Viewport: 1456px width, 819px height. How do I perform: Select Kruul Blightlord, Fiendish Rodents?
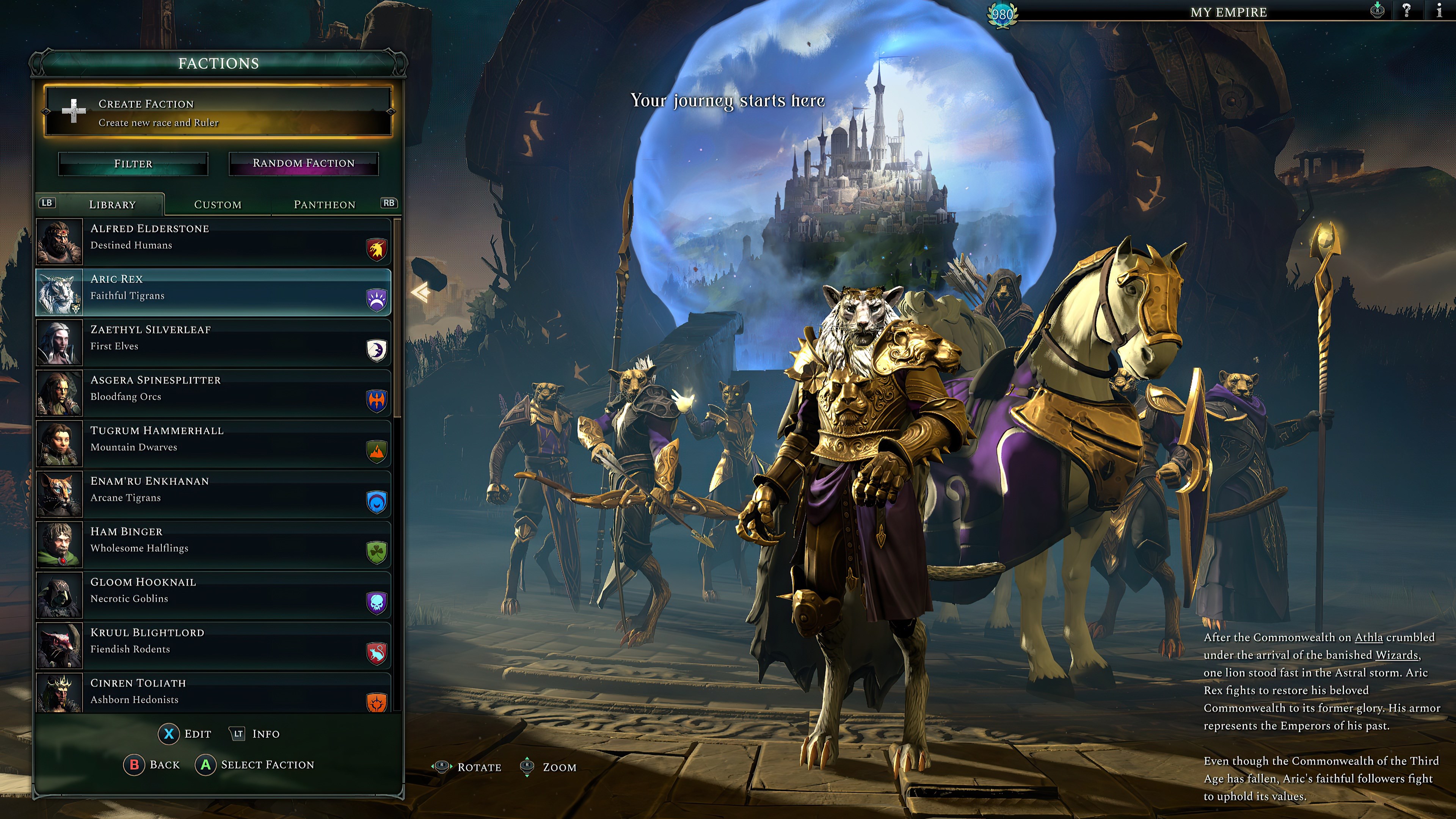coord(213,645)
